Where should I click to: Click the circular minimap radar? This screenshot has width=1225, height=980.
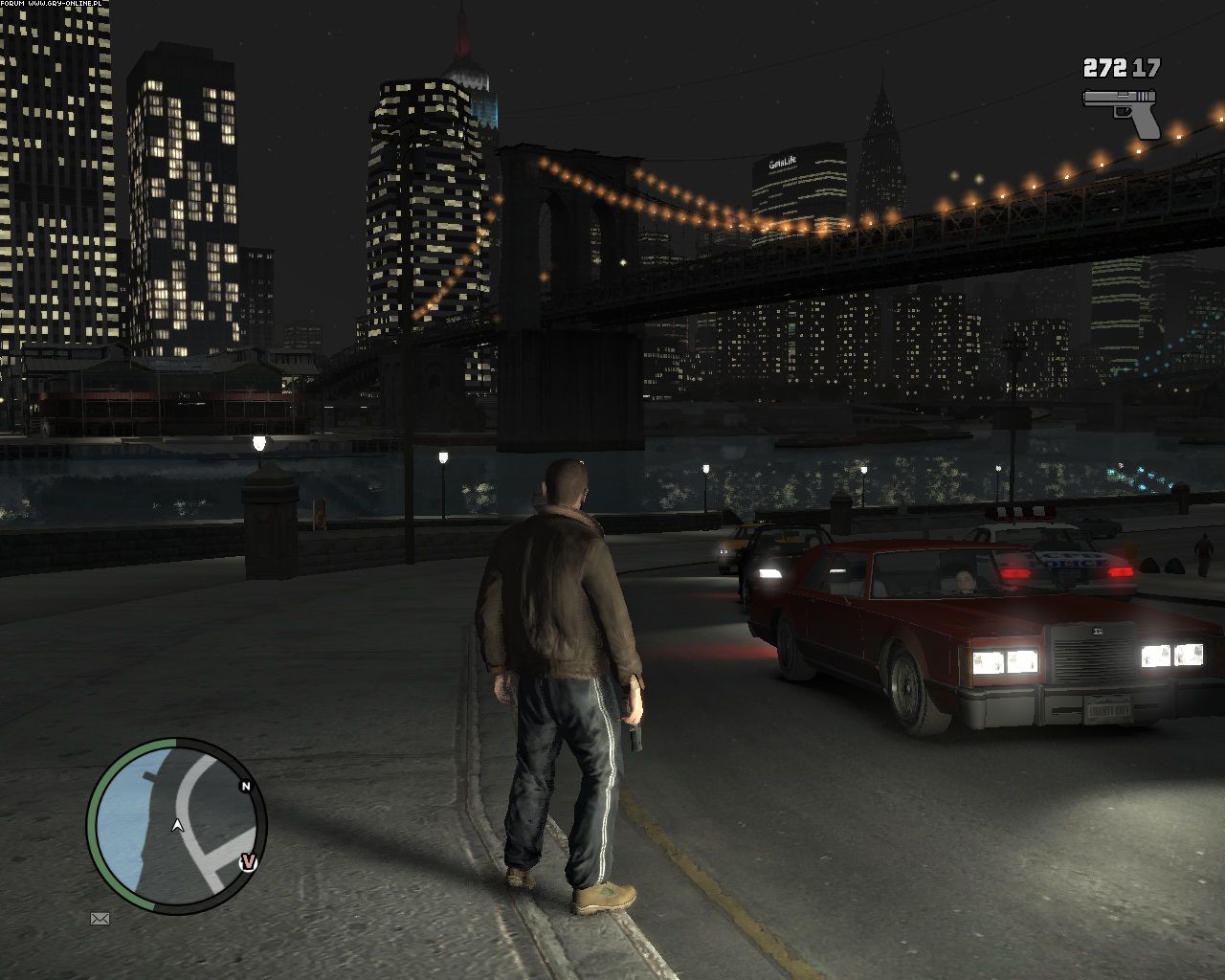pos(176,826)
